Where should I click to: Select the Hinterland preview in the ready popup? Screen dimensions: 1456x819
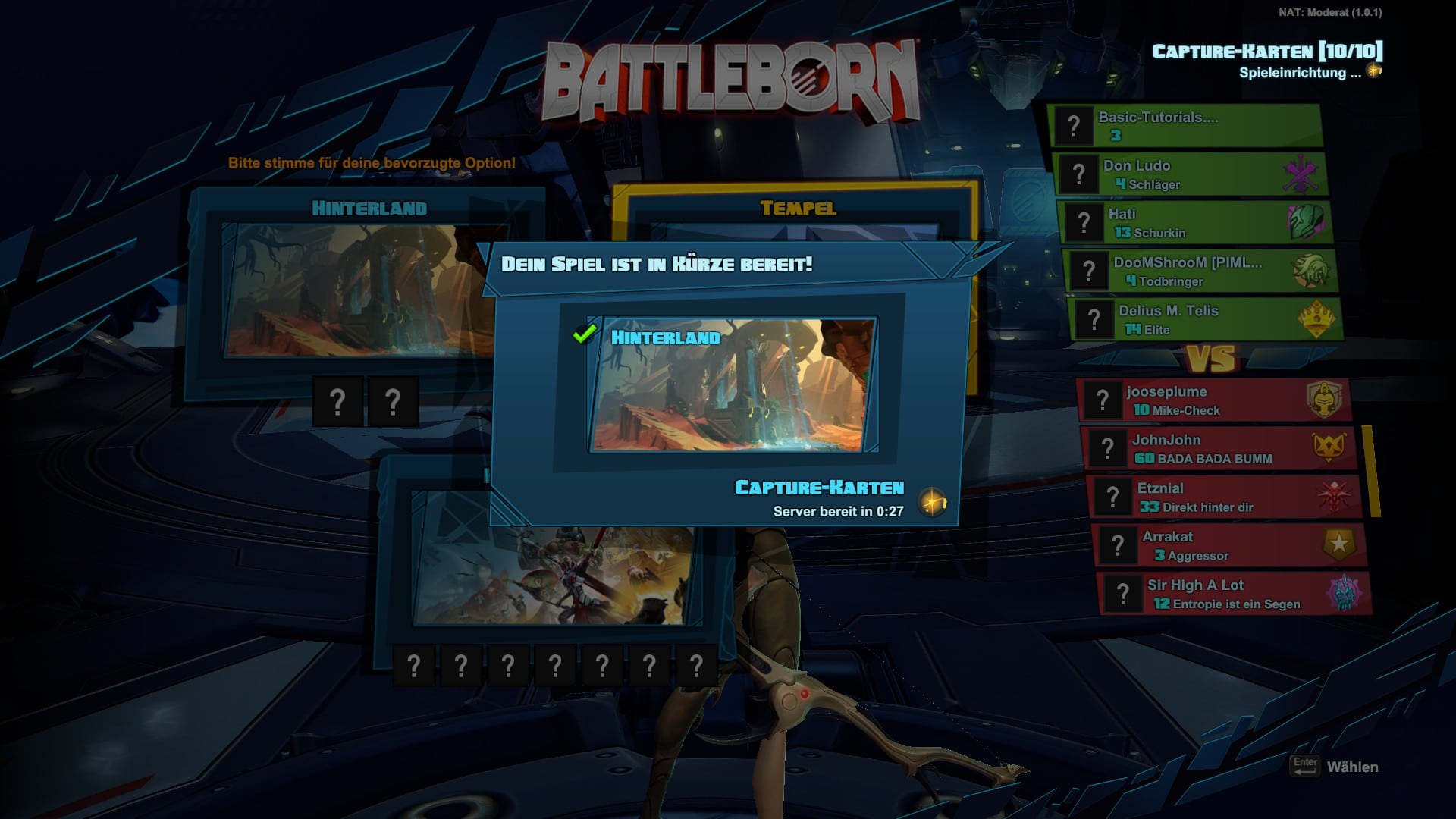(732, 385)
